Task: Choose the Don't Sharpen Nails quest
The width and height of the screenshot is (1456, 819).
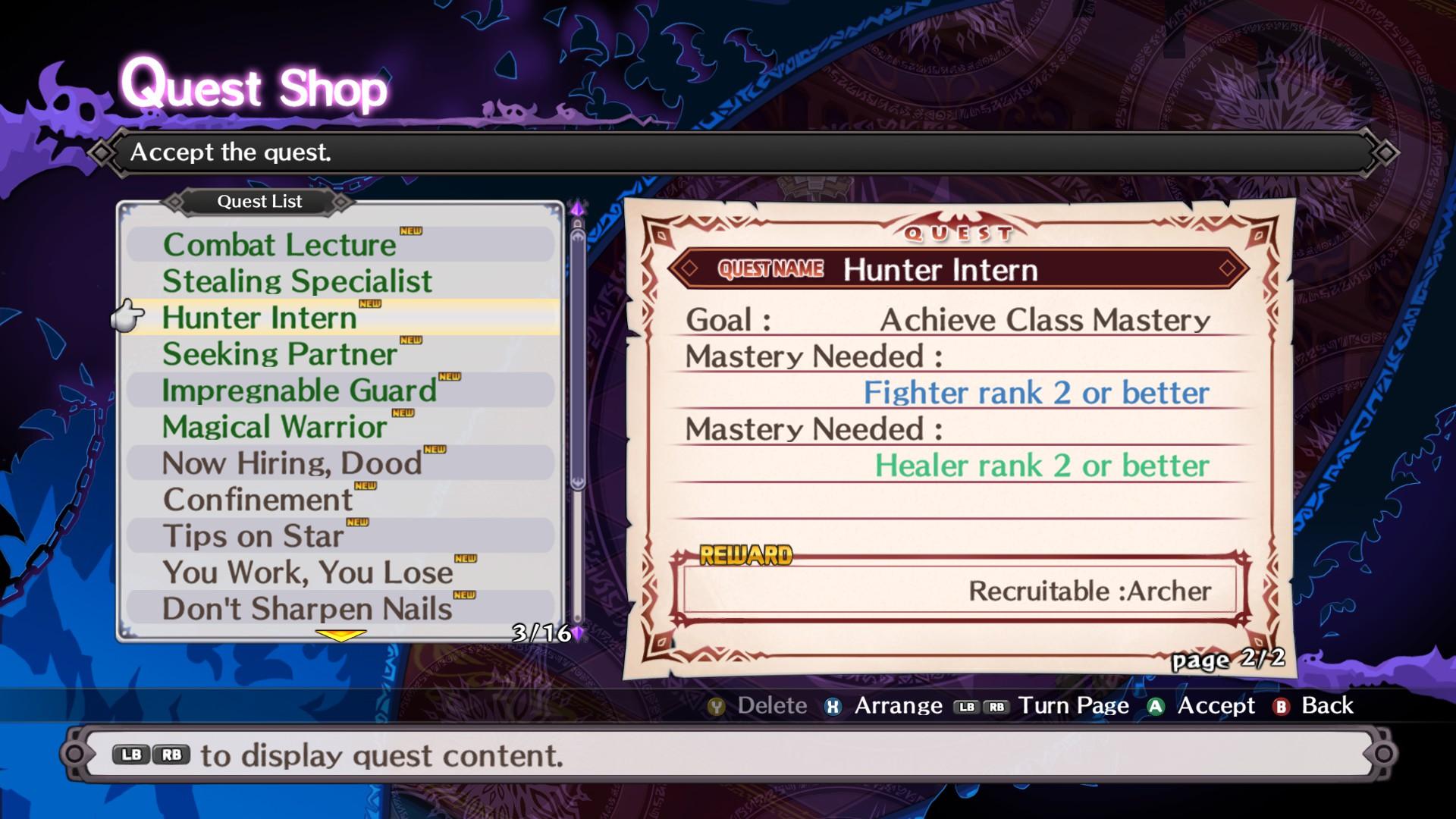Action: pyautogui.click(x=307, y=609)
